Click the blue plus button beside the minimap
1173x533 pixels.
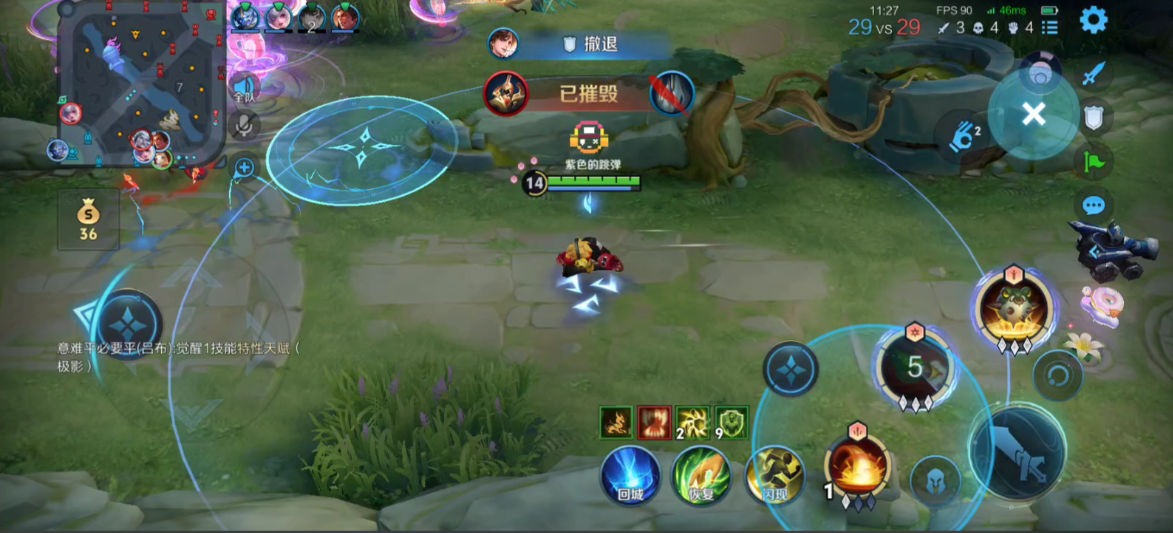[244, 167]
